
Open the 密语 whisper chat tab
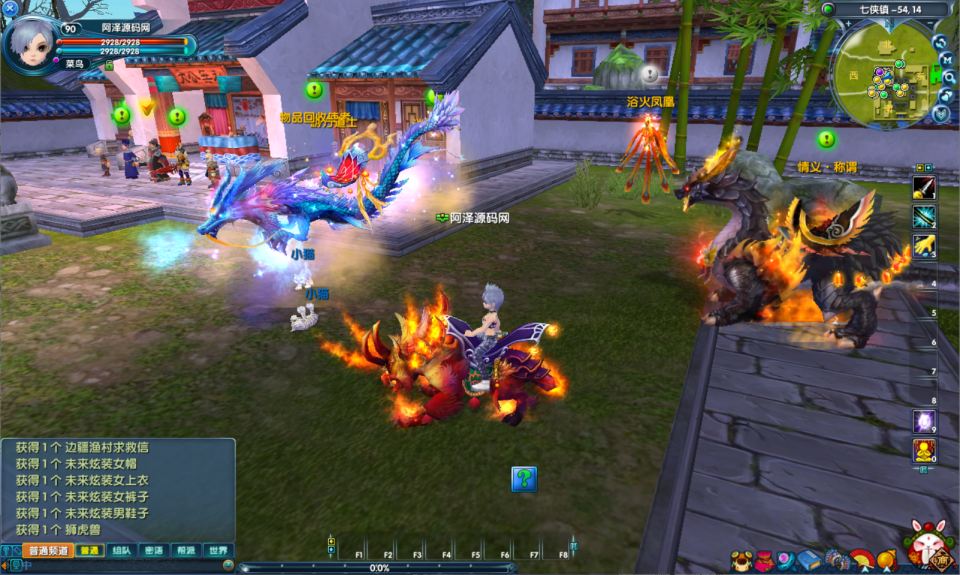(x=153, y=551)
